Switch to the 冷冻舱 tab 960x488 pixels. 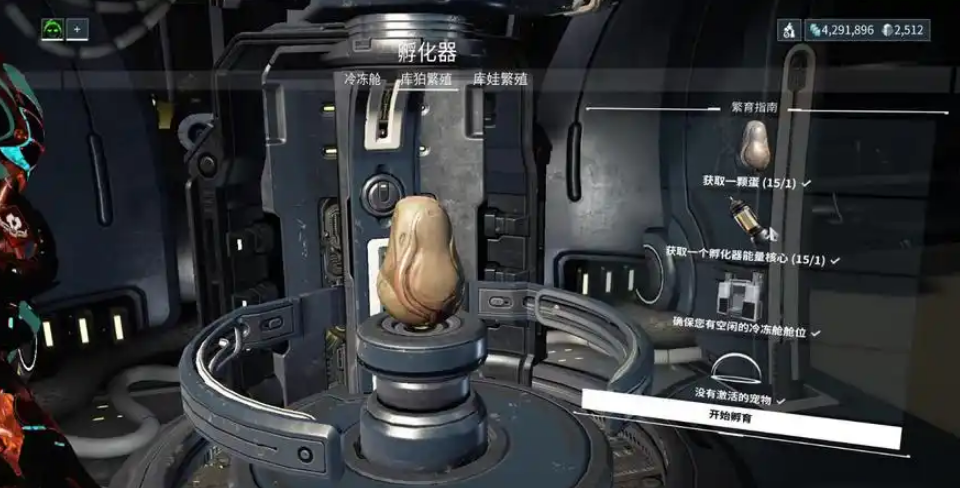coord(363,79)
